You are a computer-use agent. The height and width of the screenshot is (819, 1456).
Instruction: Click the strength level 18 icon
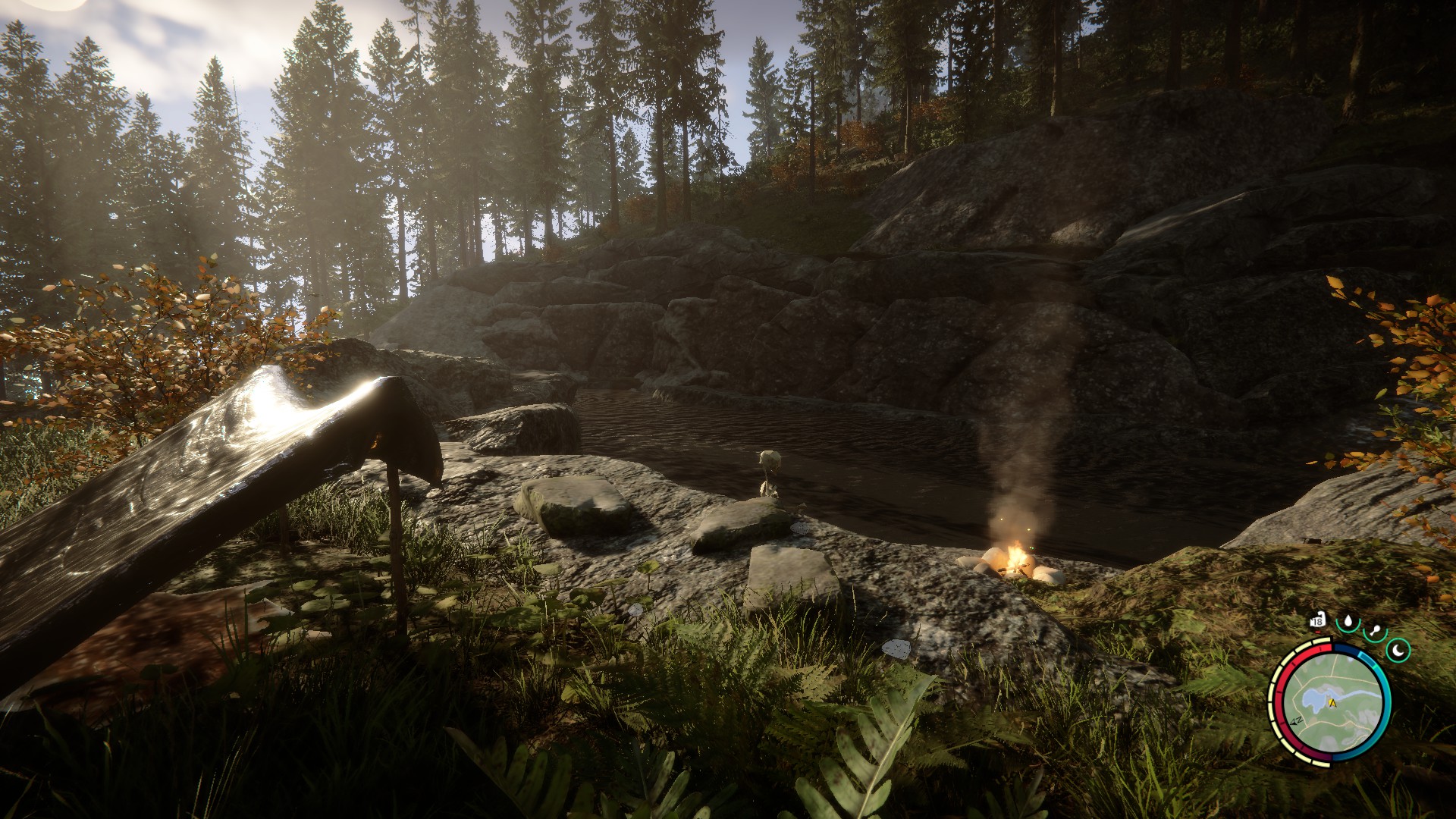pos(1317,623)
